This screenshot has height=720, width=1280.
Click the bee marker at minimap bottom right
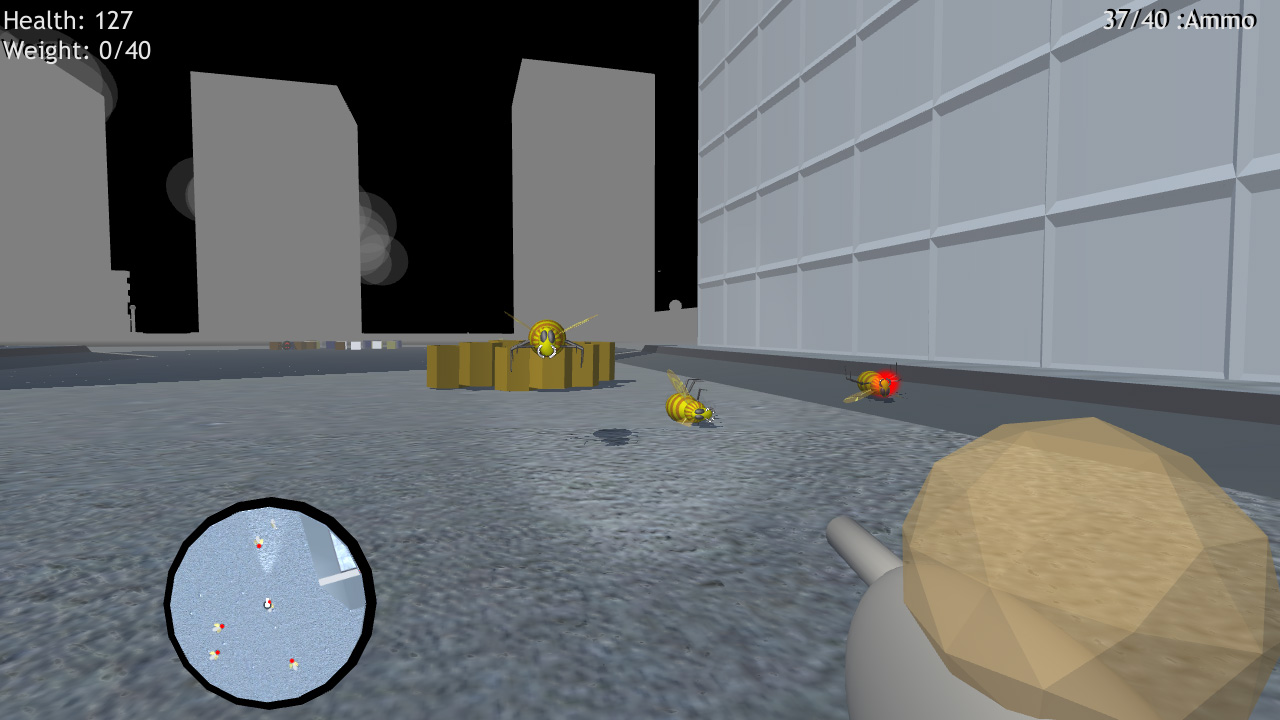(293, 662)
